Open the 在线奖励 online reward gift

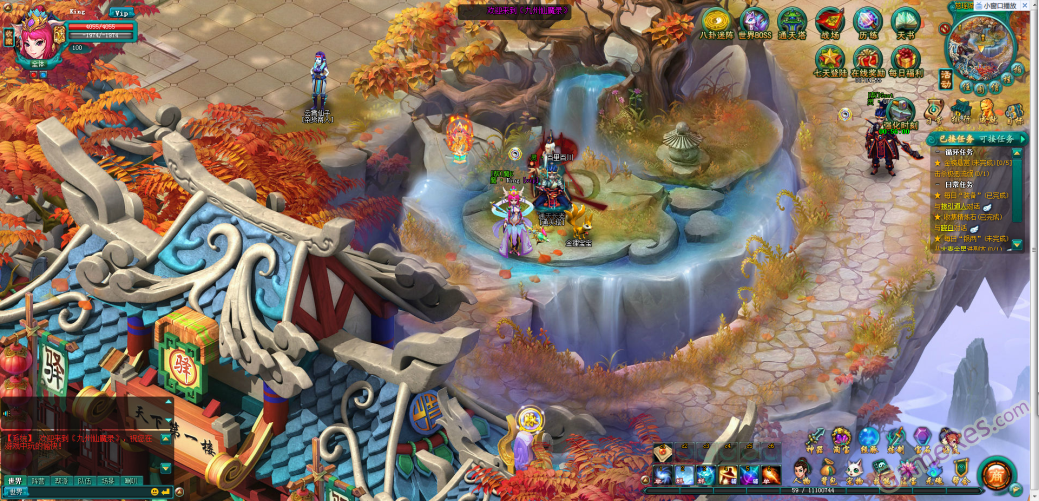[x=868, y=59]
